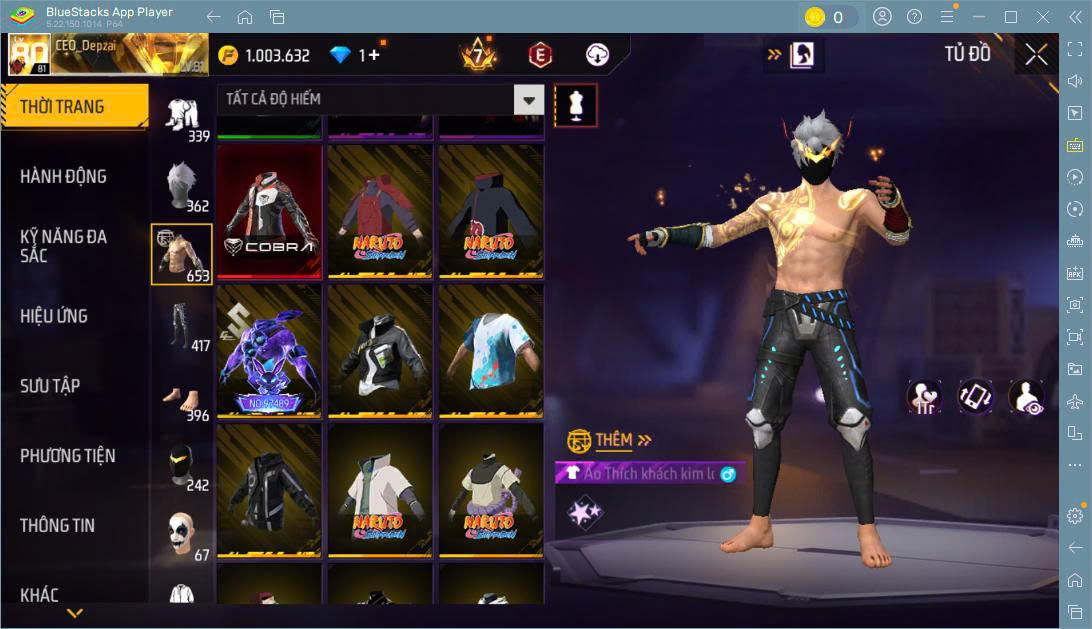Pick the white paint-splatter t-shirt
The width and height of the screenshot is (1092, 629).
[491, 351]
